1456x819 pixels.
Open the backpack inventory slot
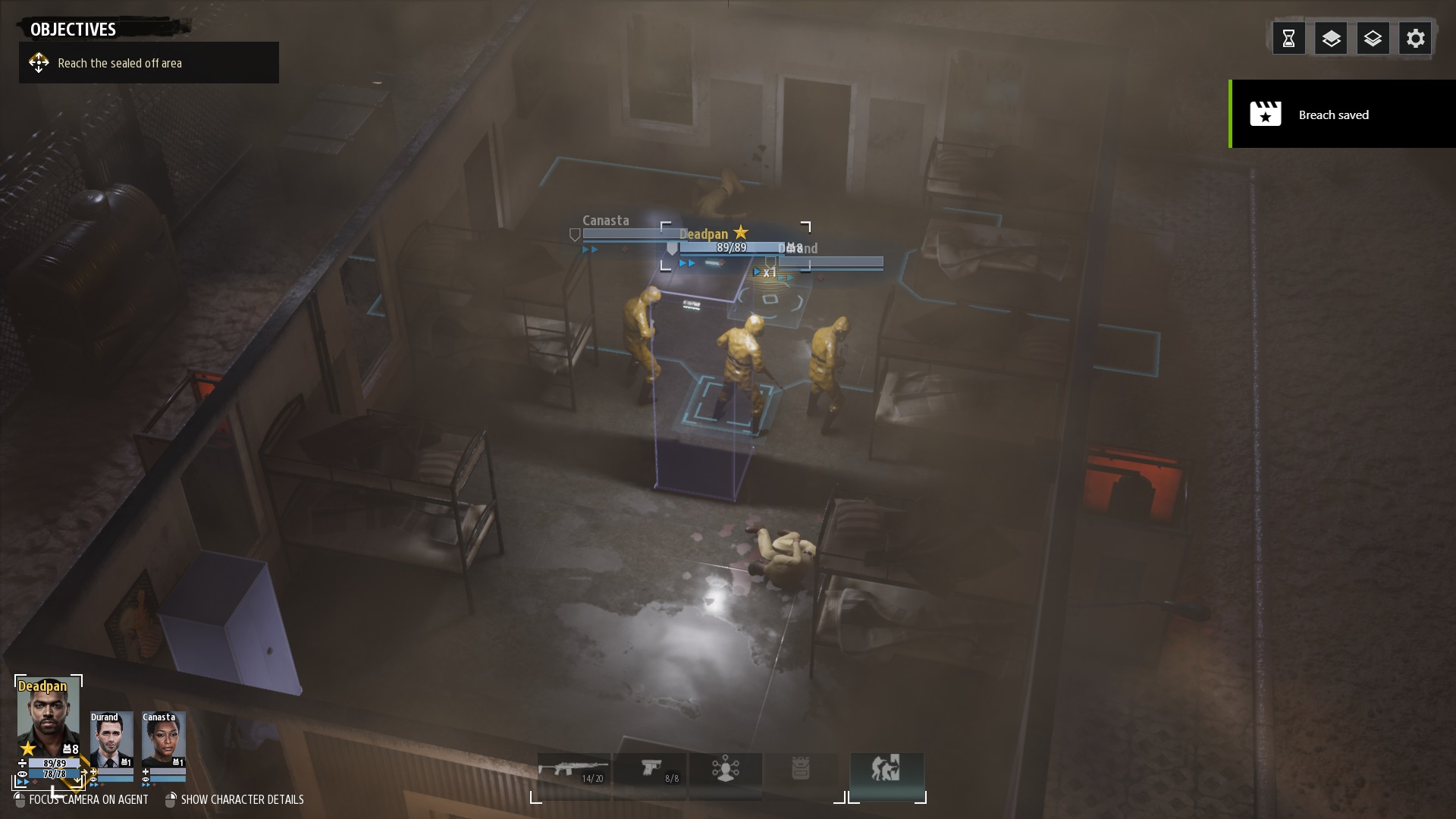(x=801, y=770)
